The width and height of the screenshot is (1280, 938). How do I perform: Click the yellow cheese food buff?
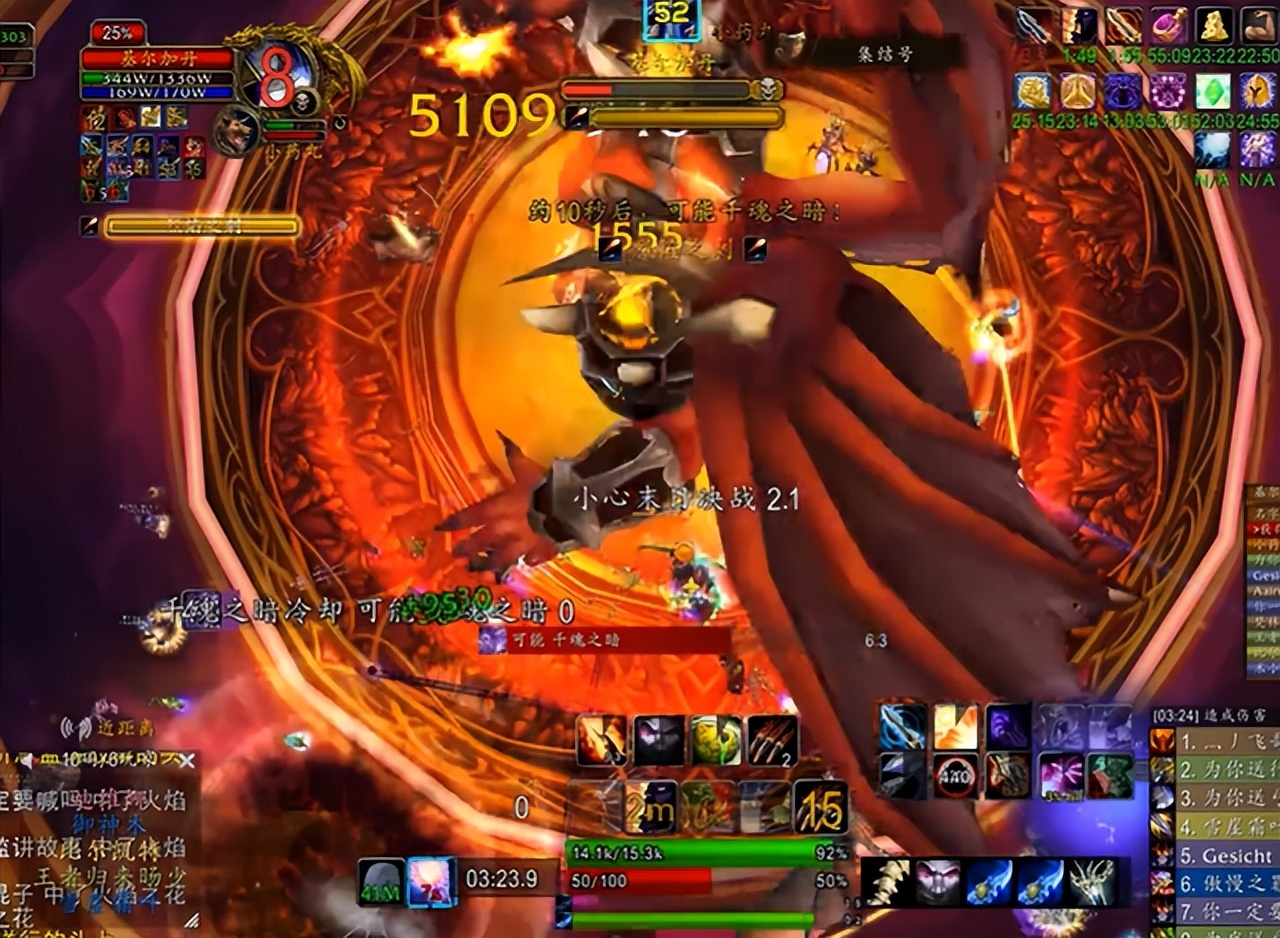(1214, 26)
